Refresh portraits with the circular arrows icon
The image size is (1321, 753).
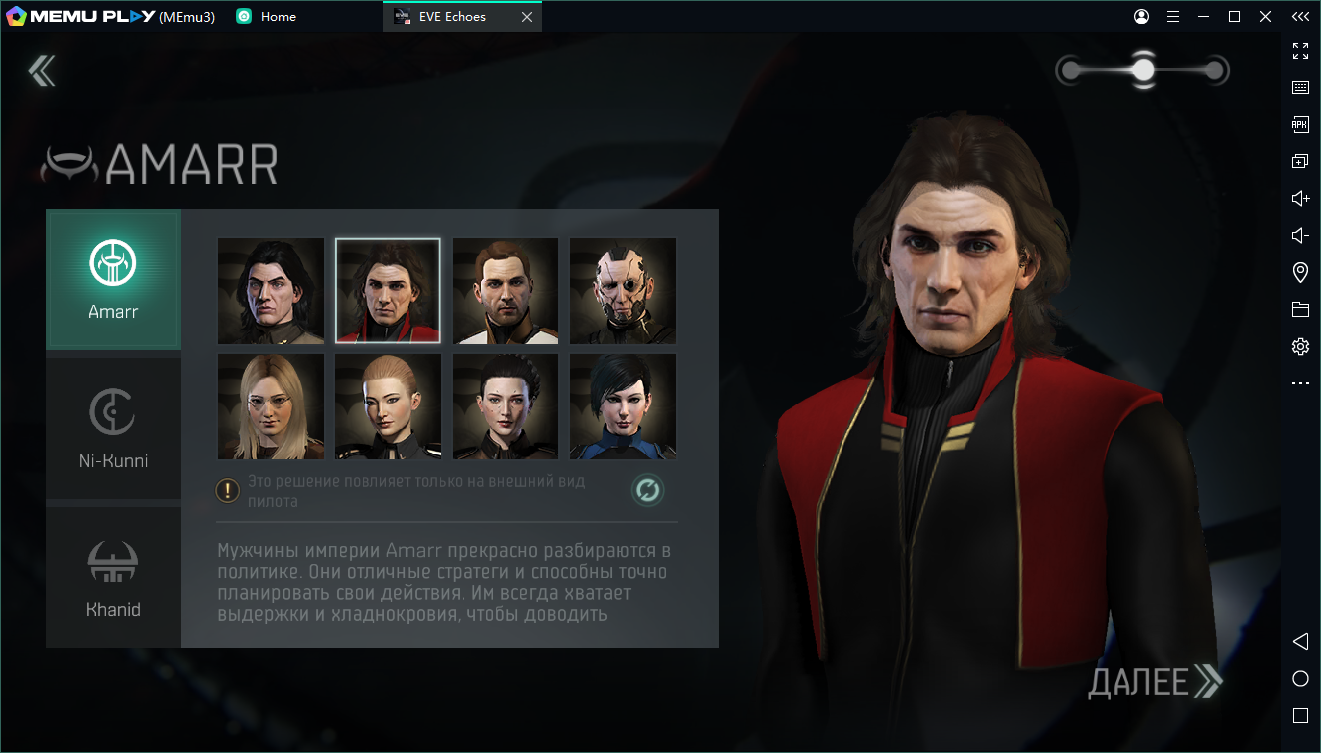tap(647, 490)
